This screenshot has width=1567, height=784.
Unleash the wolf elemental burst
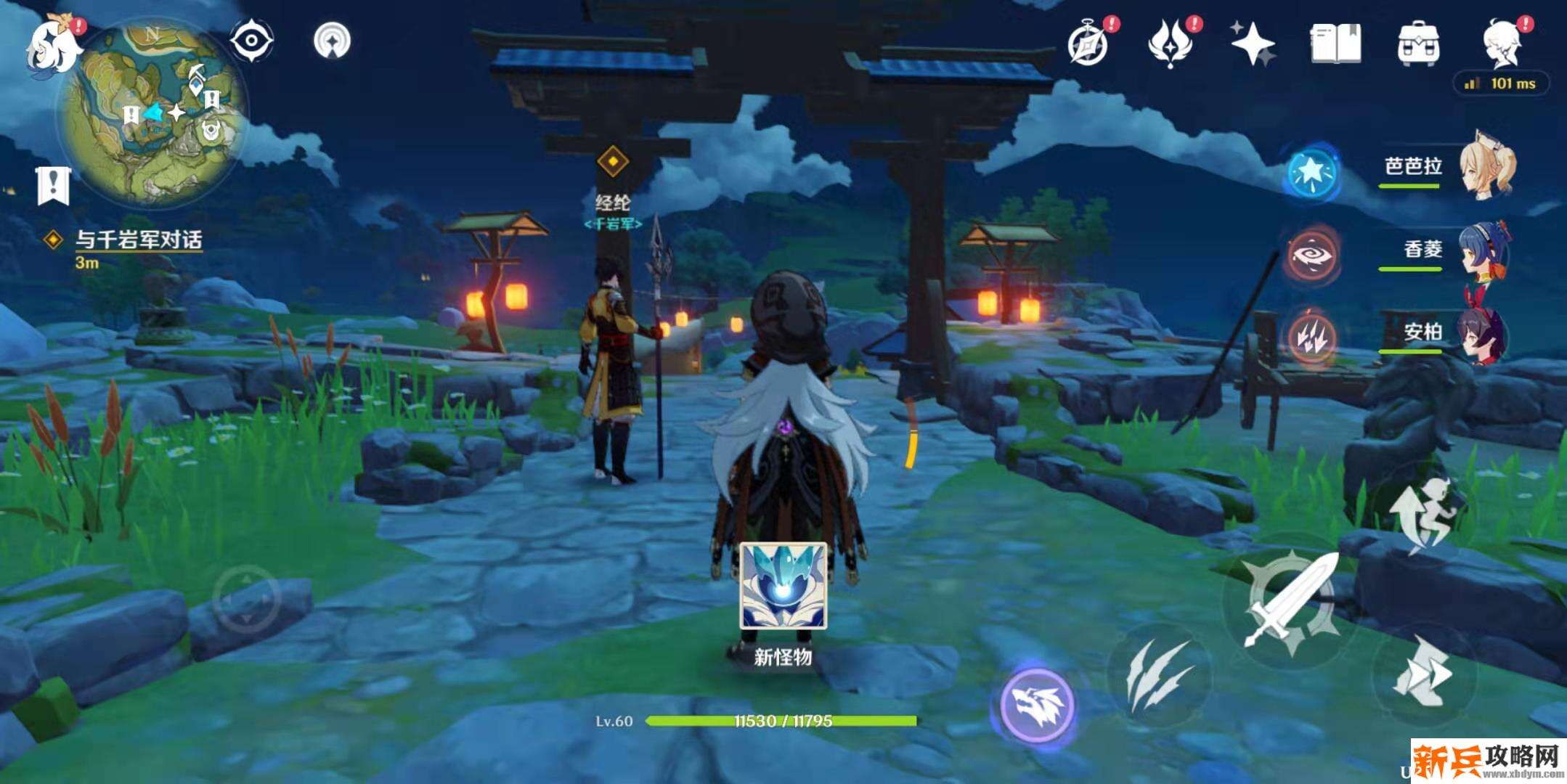[1037, 704]
